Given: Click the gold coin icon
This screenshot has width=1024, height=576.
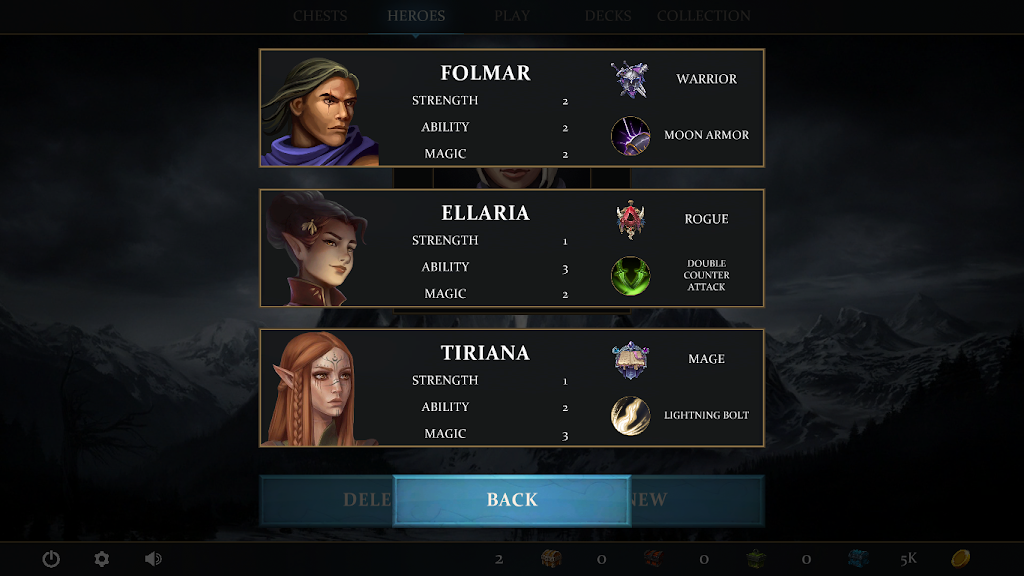Looking at the screenshot, I should (960, 558).
